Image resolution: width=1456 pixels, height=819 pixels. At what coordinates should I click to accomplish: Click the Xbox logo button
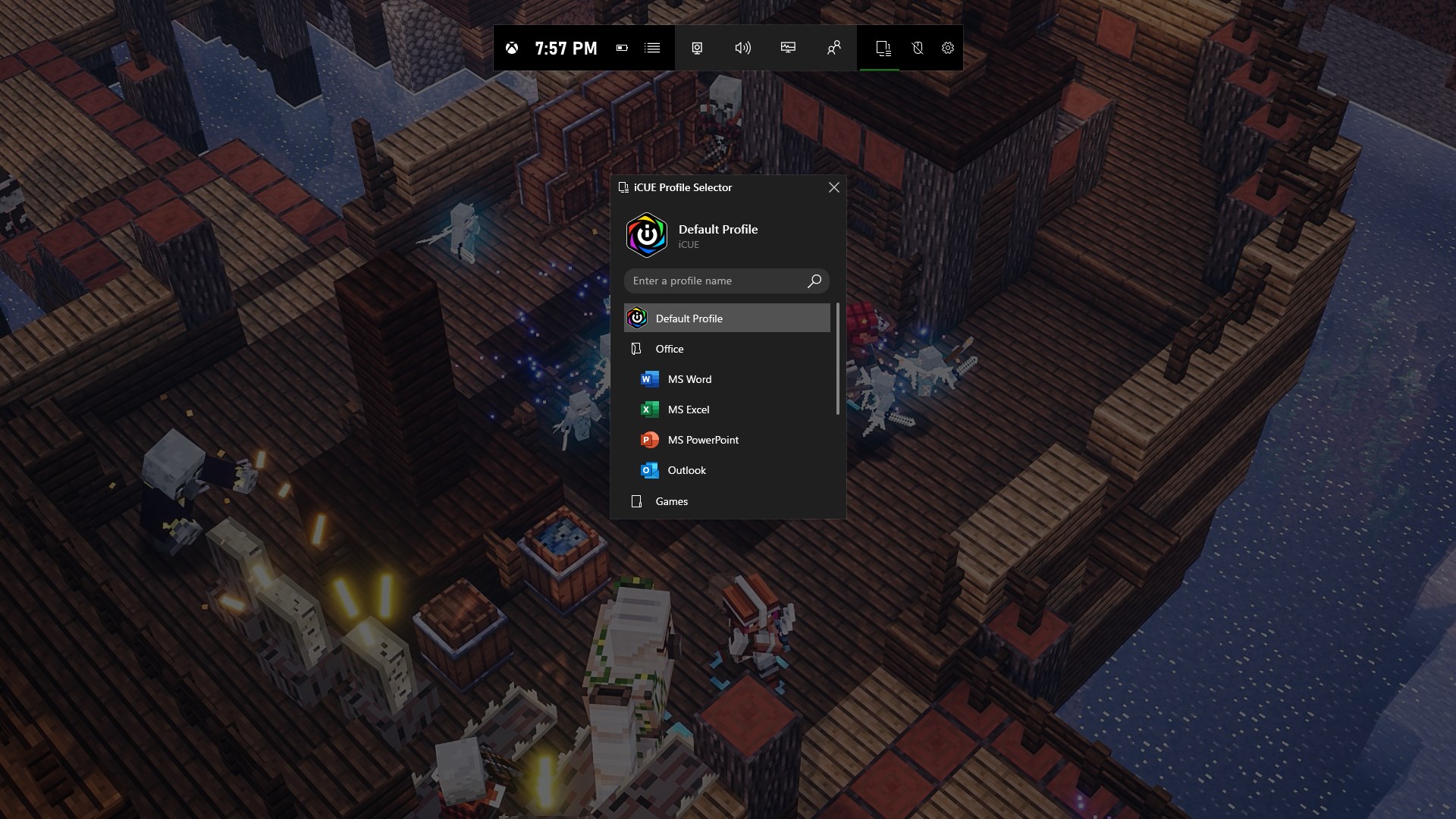coord(513,48)
